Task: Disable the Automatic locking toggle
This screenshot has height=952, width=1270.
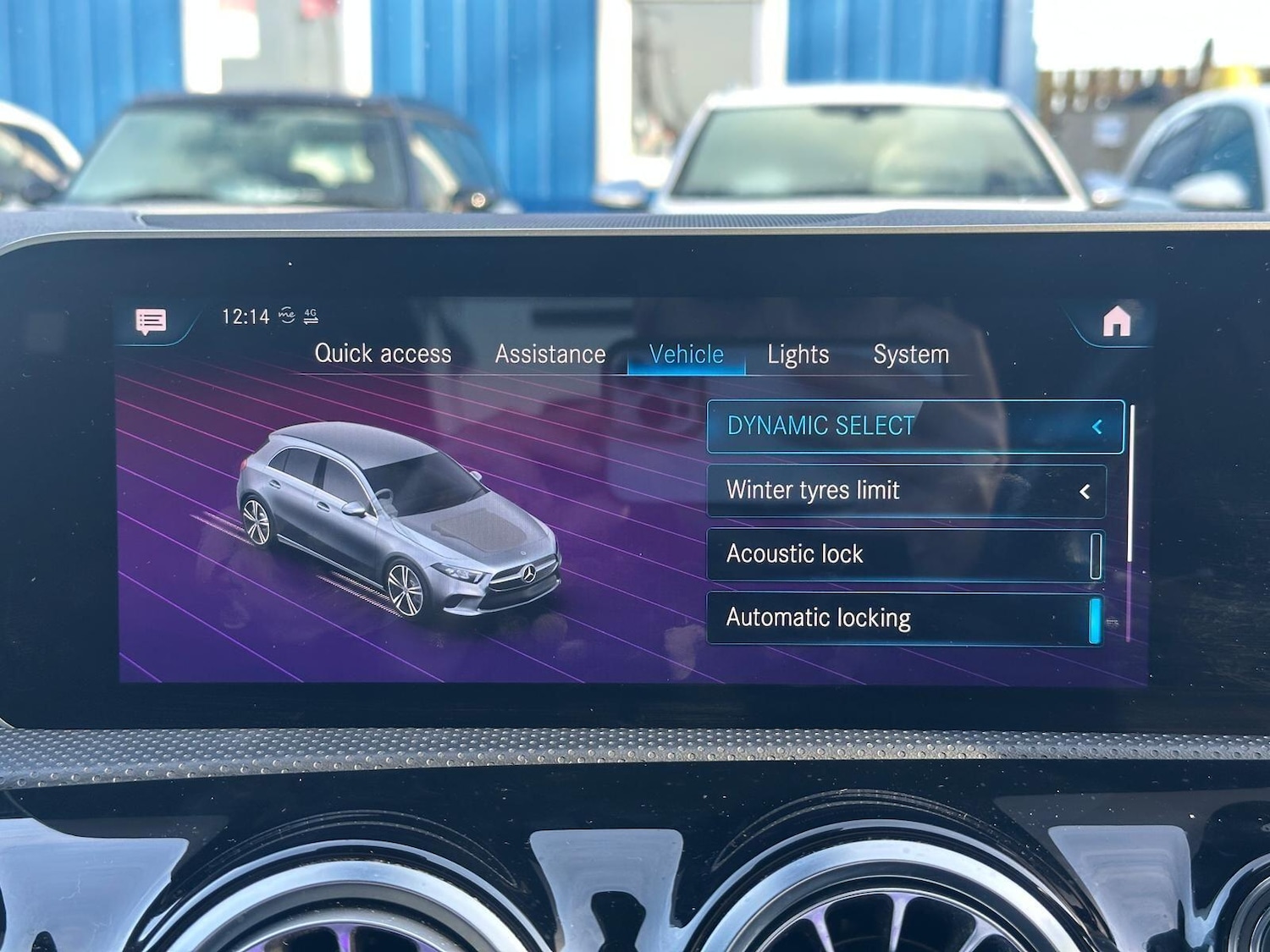Action: (1096, 619)
